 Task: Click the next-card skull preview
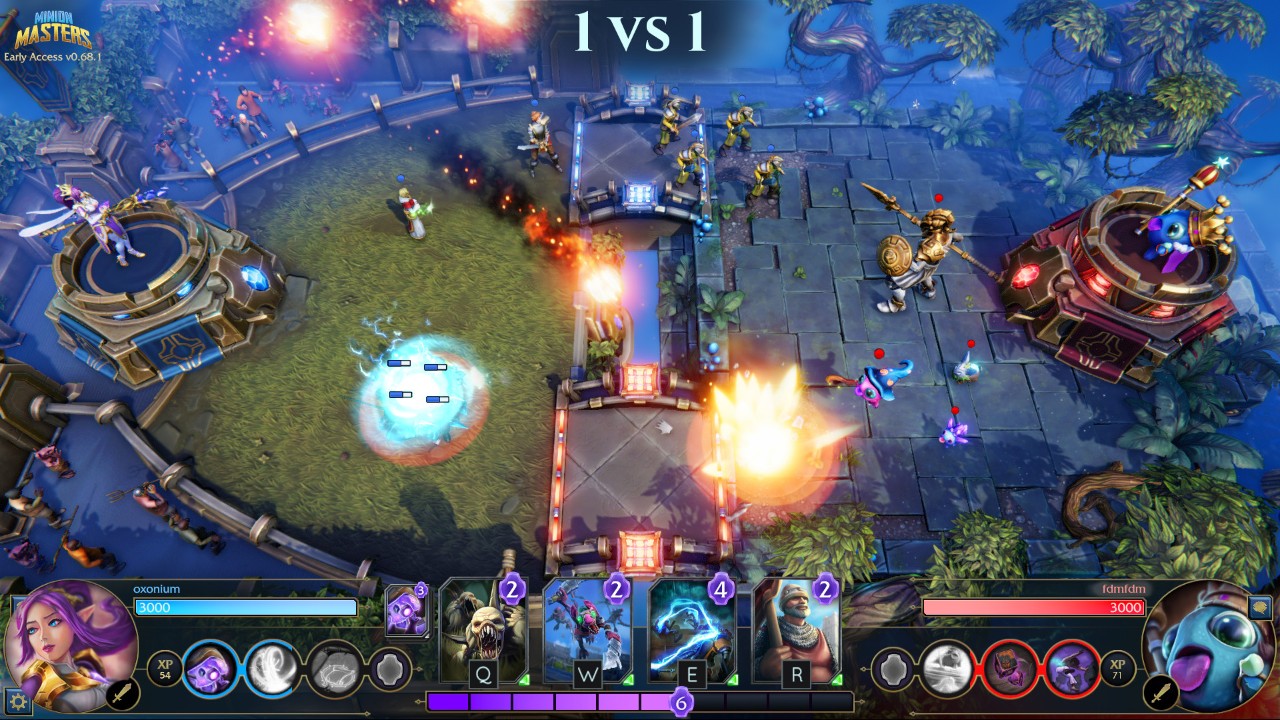point(405,612)
